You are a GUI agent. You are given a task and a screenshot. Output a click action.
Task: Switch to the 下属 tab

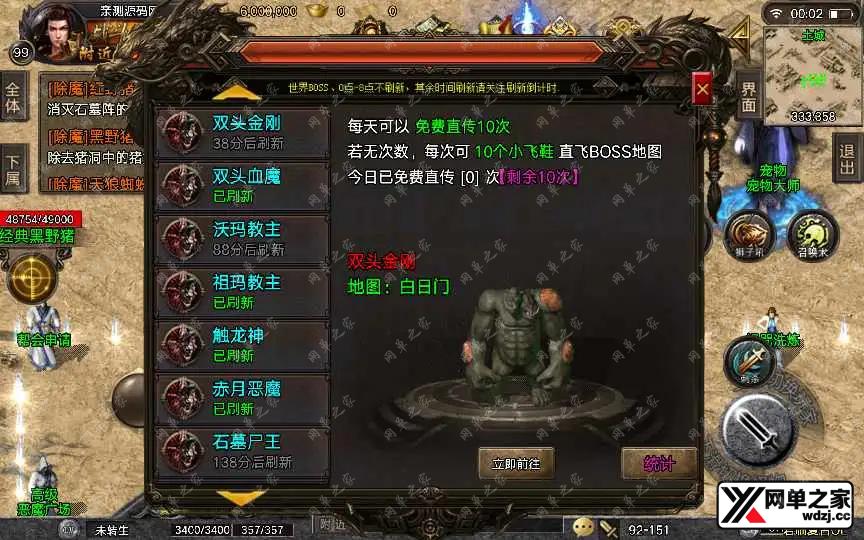[13, 170]
